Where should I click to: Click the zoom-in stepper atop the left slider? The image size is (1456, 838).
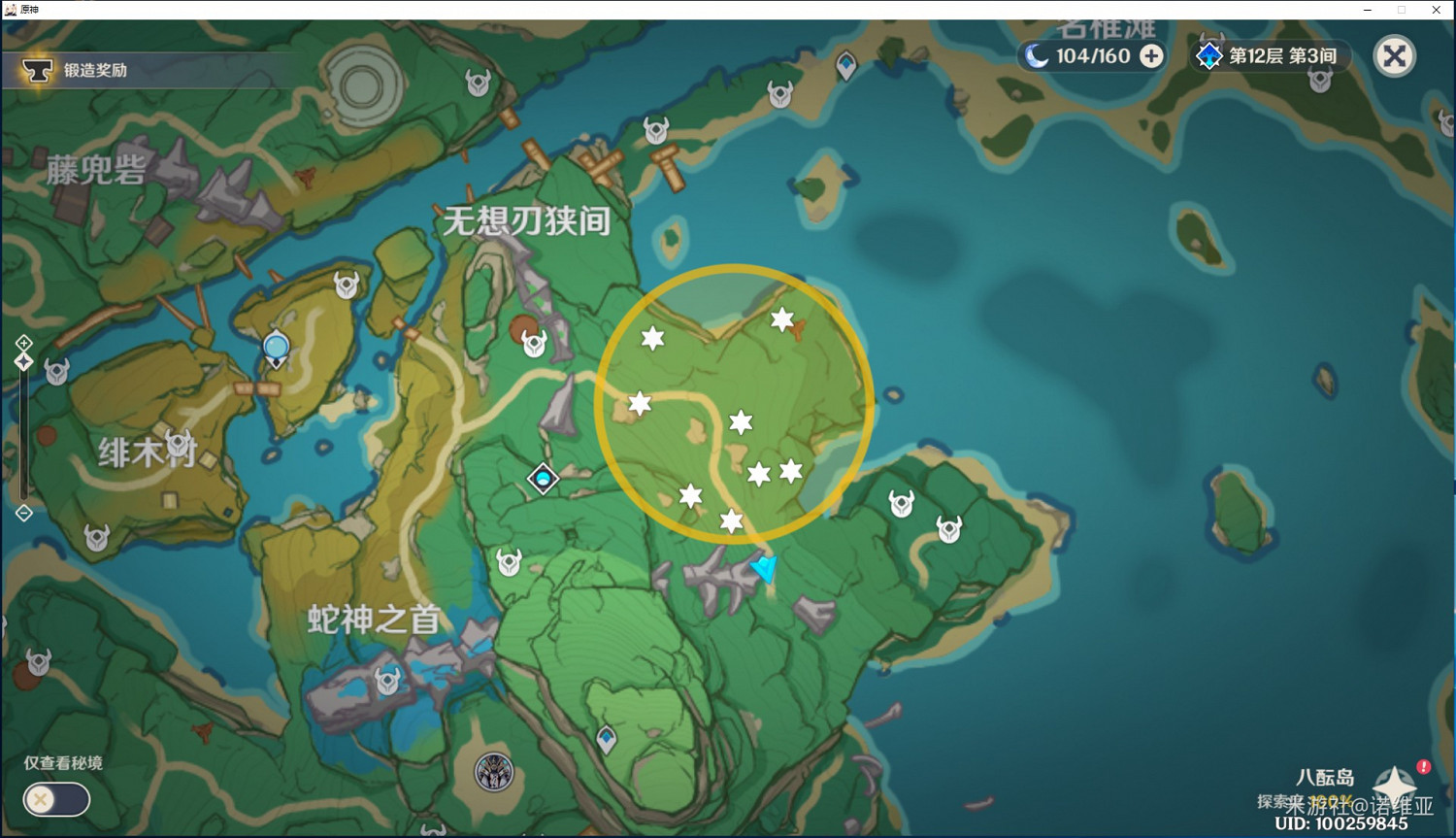coord(23,343)
